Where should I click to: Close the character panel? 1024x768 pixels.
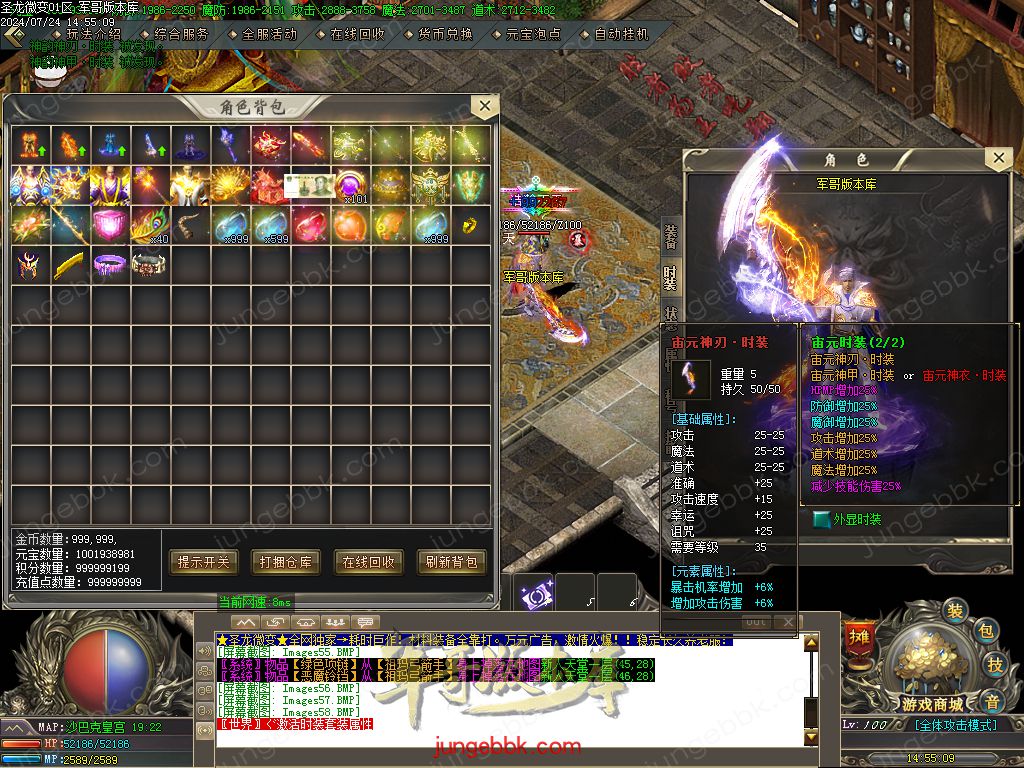coord(997,159)
